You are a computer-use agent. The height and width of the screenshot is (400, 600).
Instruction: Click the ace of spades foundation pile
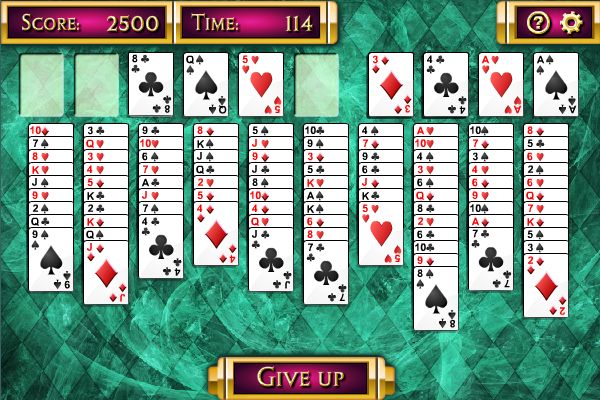pyautogui.click(x=555, y=84)
